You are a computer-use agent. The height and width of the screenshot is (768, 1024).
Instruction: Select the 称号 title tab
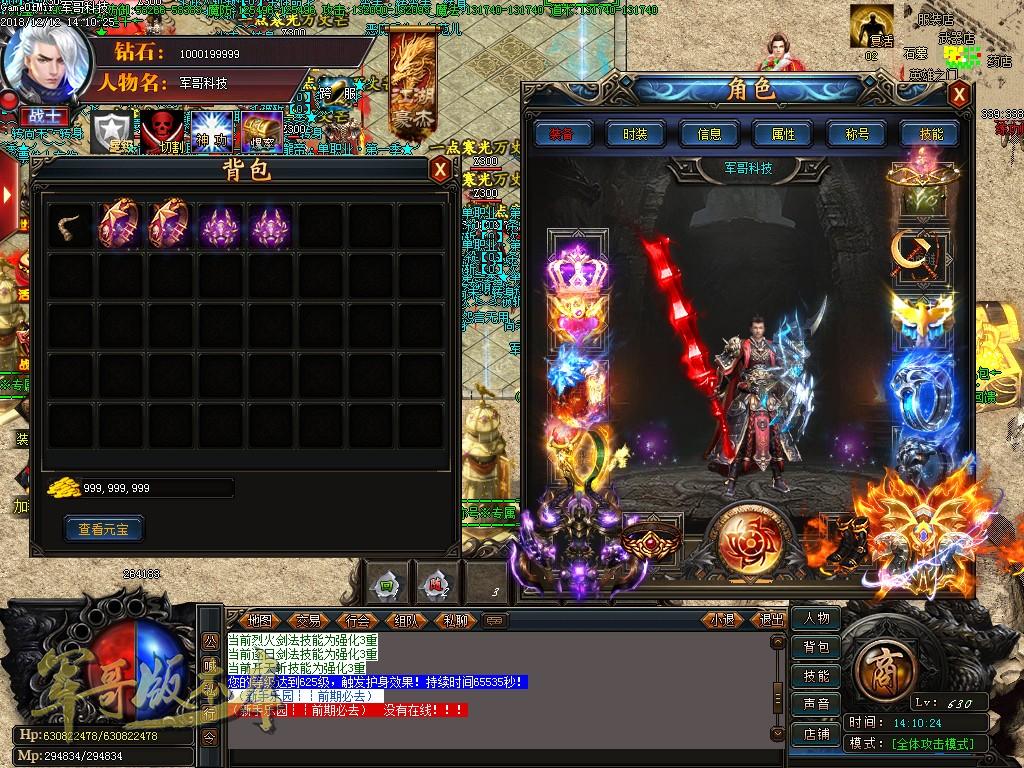857,134
